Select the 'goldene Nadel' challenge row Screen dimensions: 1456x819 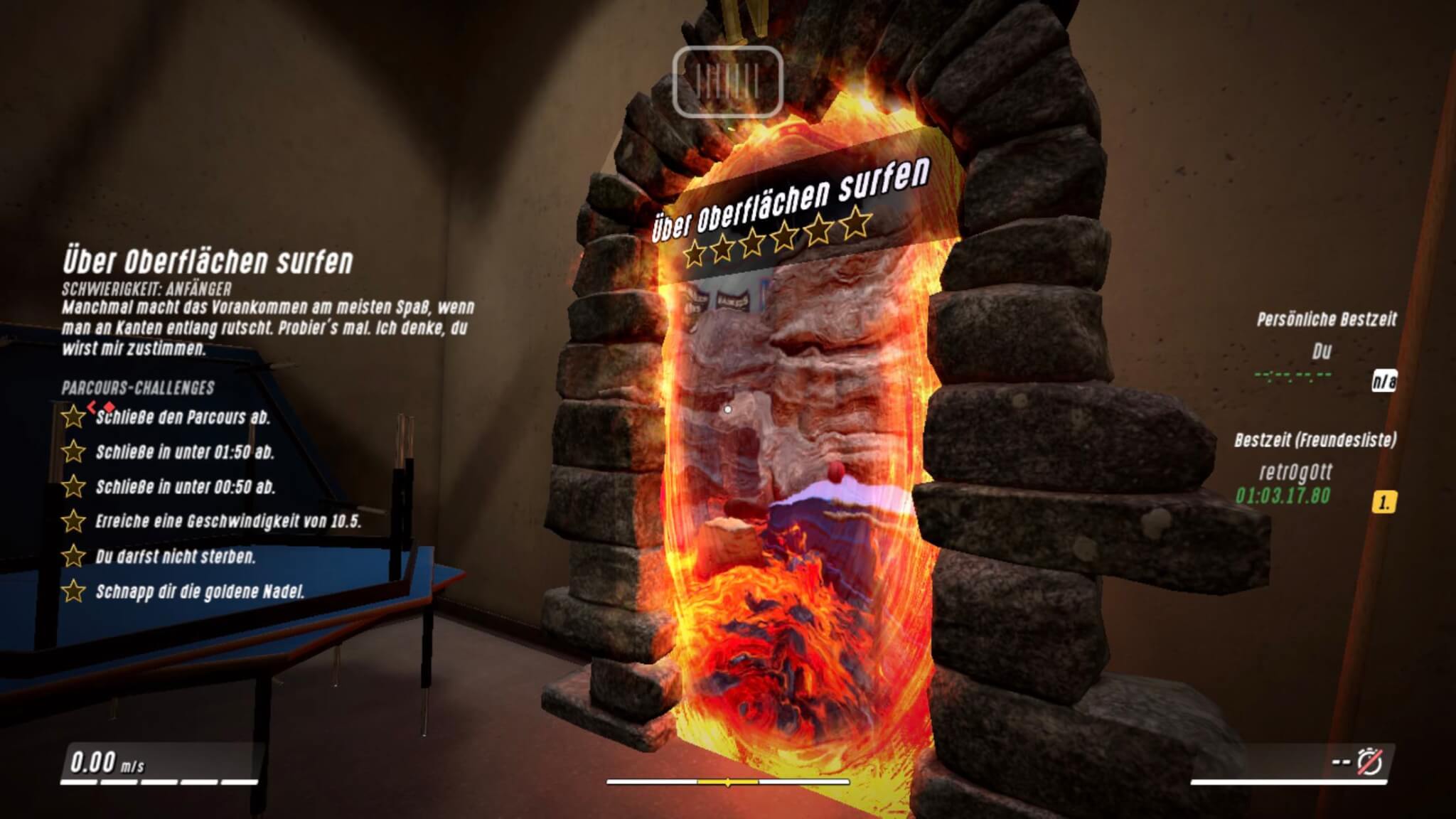(x=200, y=591)
